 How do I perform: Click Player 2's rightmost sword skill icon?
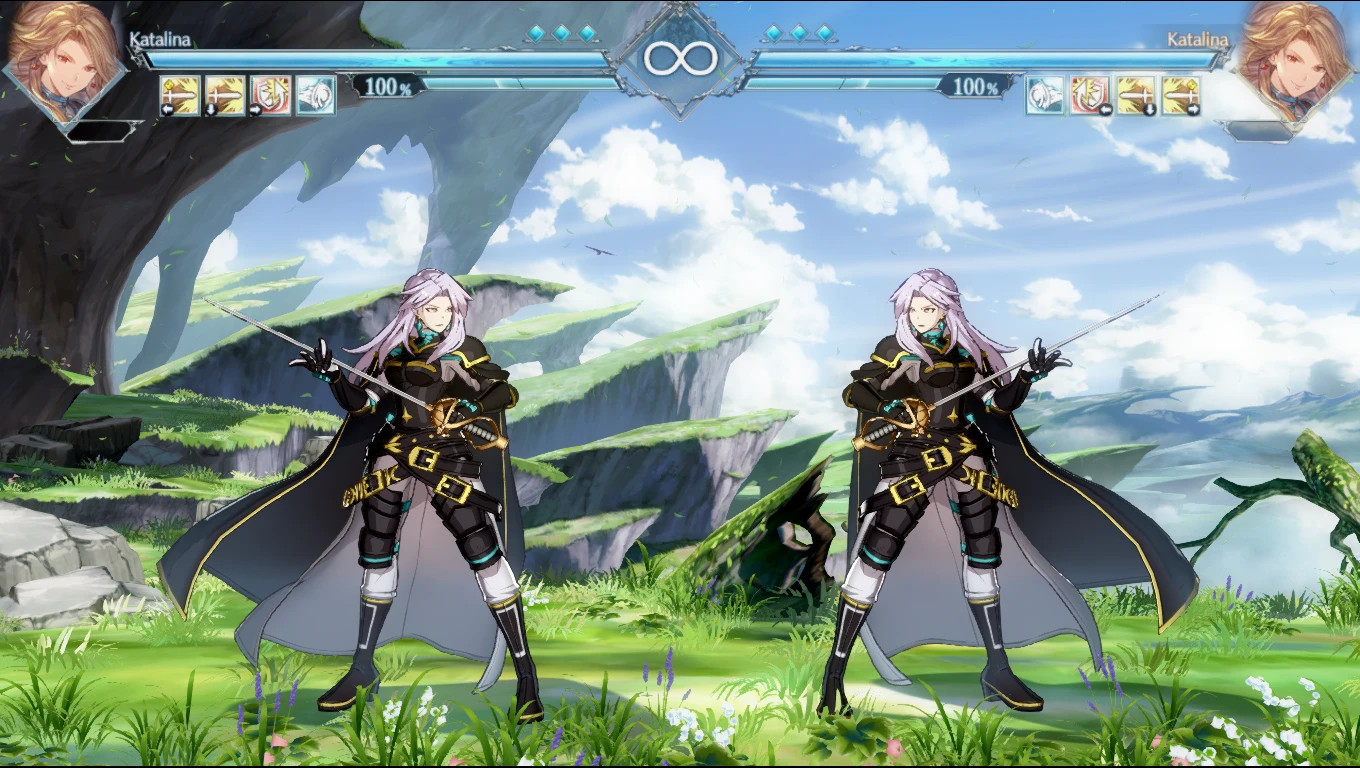coord(1180,95)
